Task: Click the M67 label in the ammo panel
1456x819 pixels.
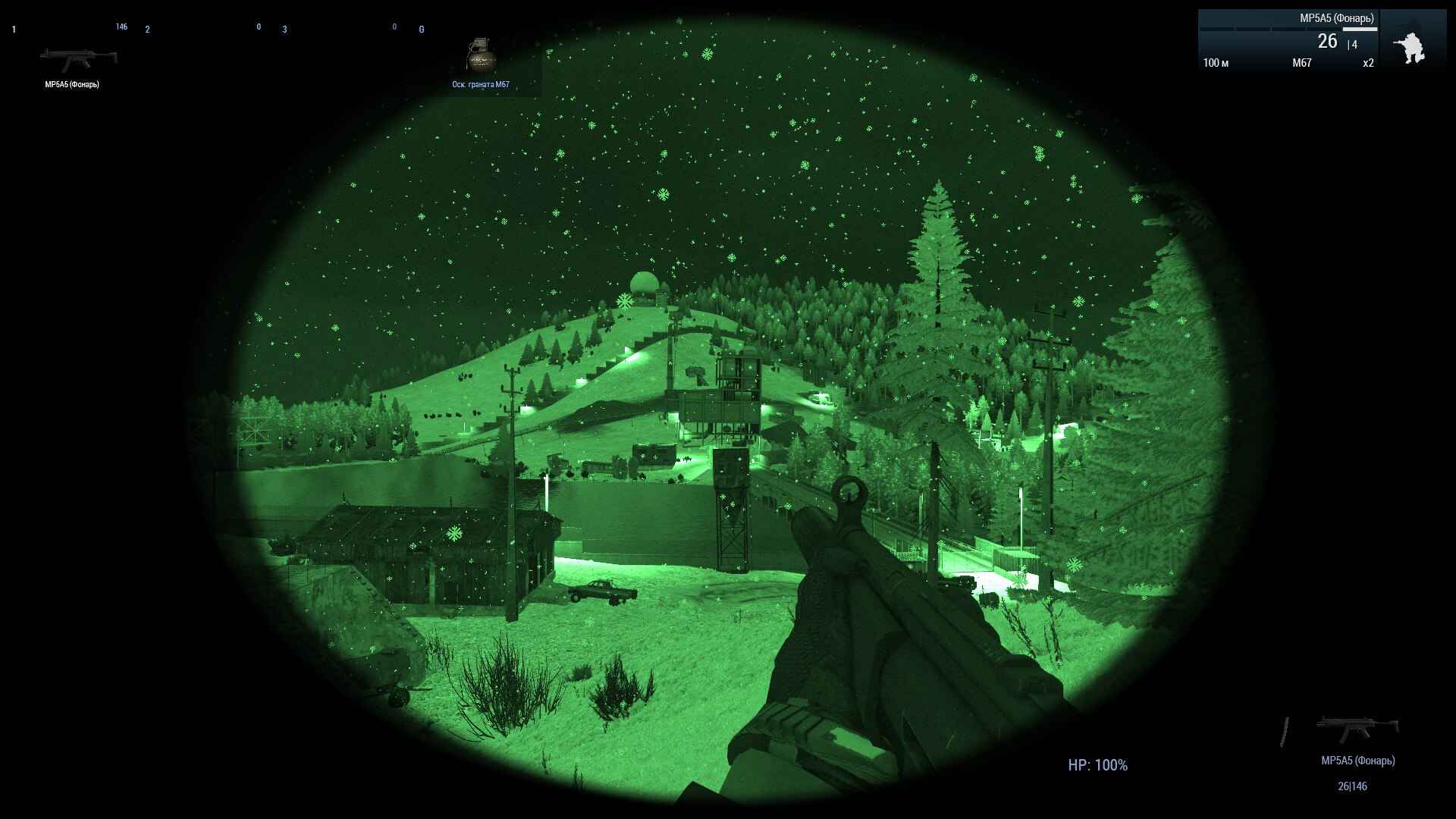Action: tap(1301, 63)
